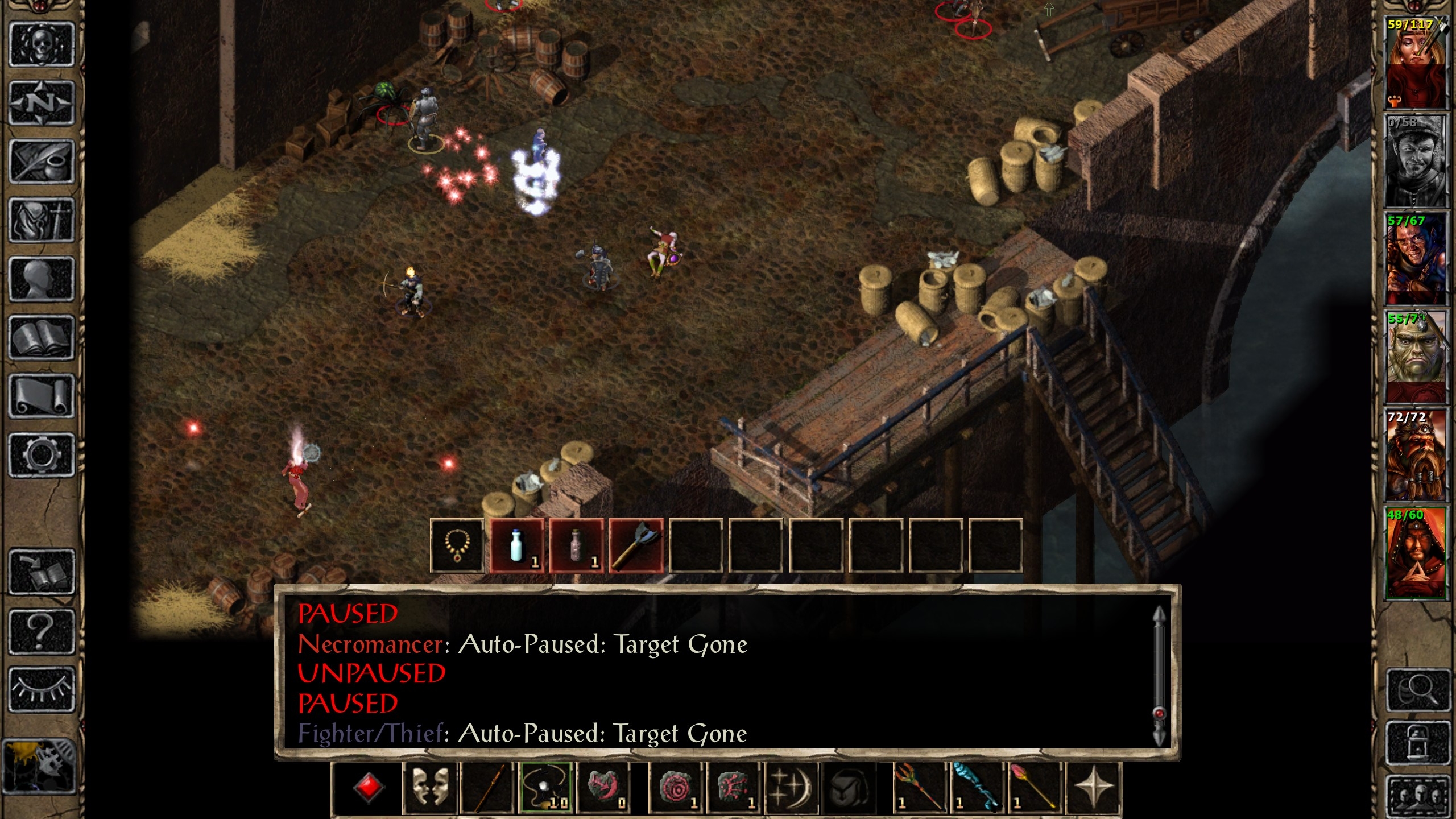Viewport: 1456px width, 819px height.
Task: Open the journal with the quill icon
Action: (x=42, y=162)
